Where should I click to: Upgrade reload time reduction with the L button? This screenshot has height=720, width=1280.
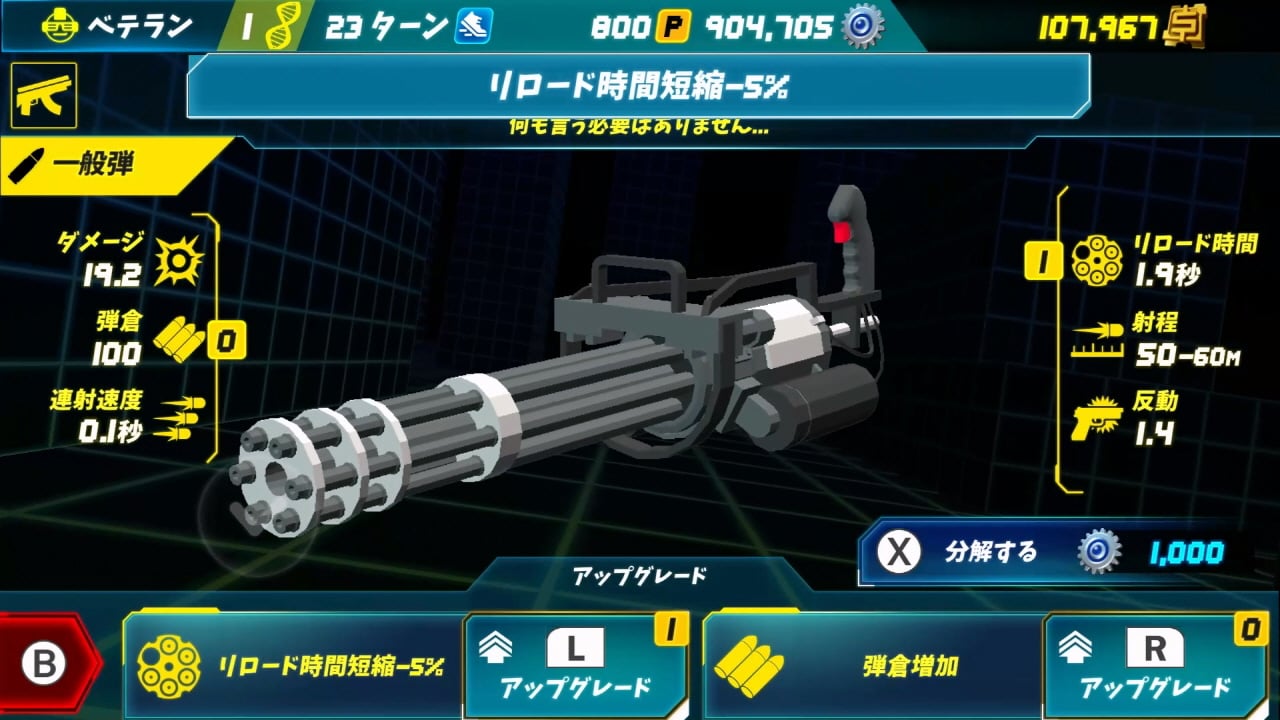[x=575, y=665]
